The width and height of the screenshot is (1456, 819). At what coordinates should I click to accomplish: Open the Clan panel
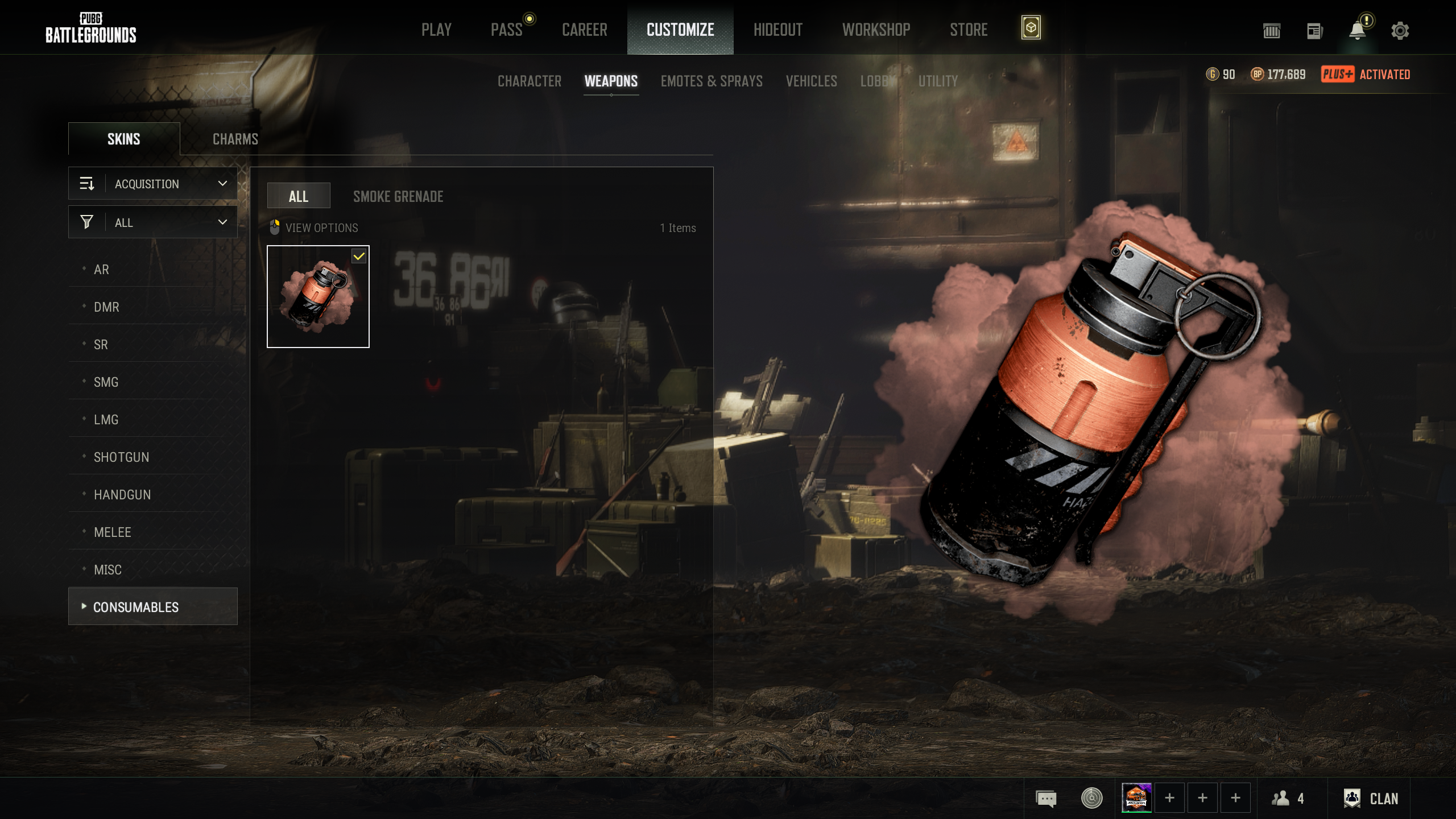point(1371,799)
